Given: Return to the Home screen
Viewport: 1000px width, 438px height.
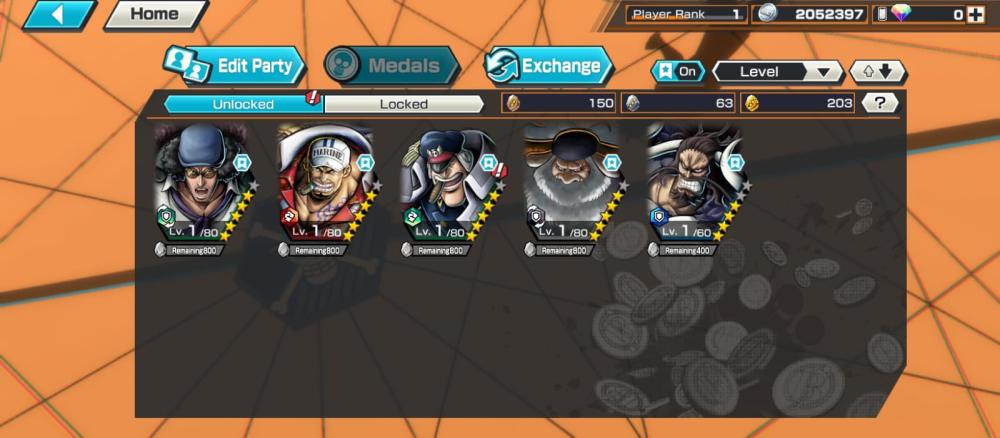Looking at the screenshot, I should pos(154,15).
